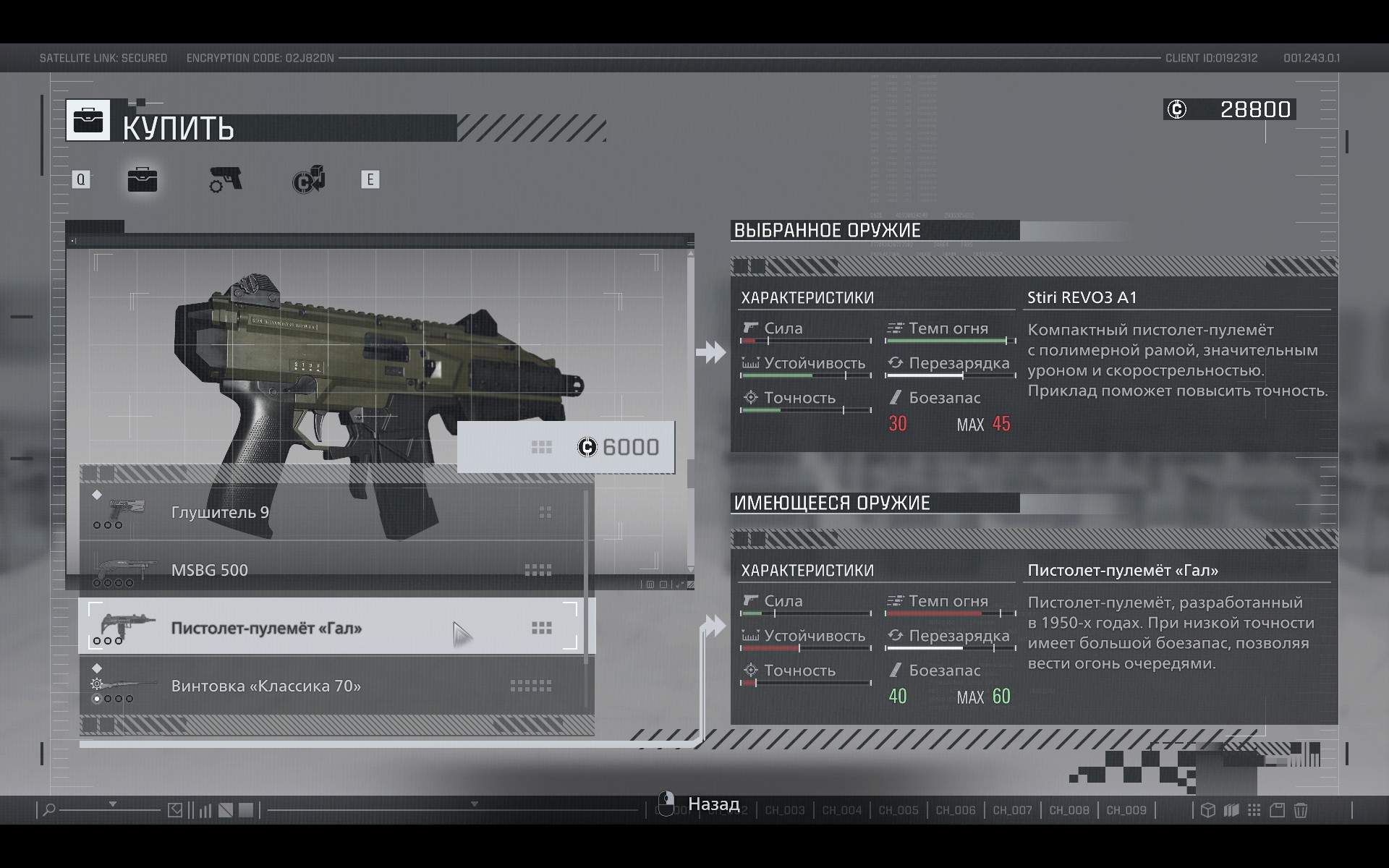
Task: Buy the Stiri REVO3 A1 for 6000
Action: pyautogui.click(x=566, y=447)
